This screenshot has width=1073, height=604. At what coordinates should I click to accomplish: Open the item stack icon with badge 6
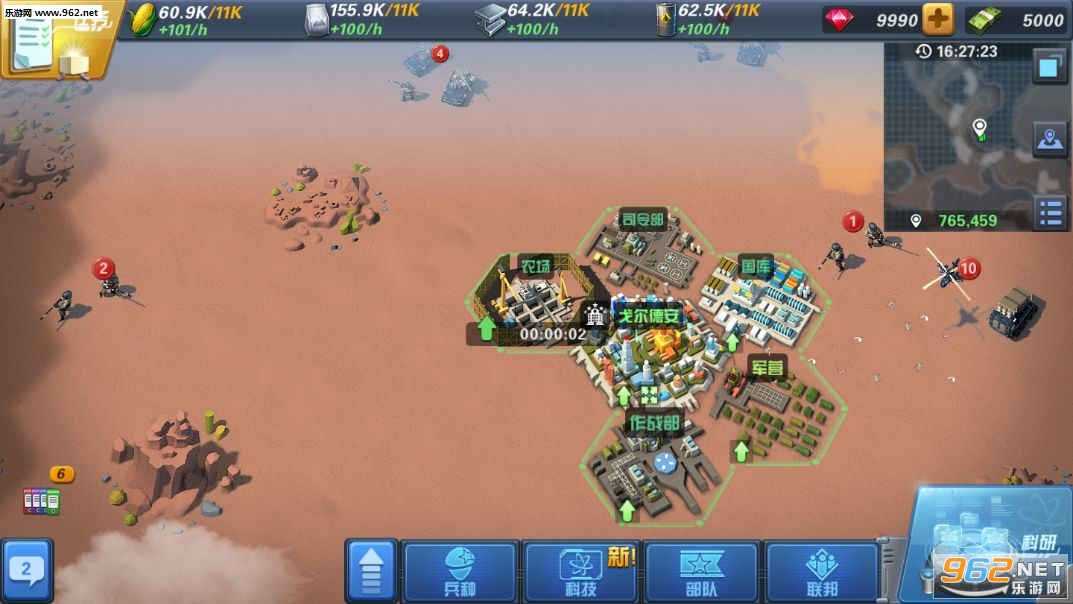coord(42,497)
